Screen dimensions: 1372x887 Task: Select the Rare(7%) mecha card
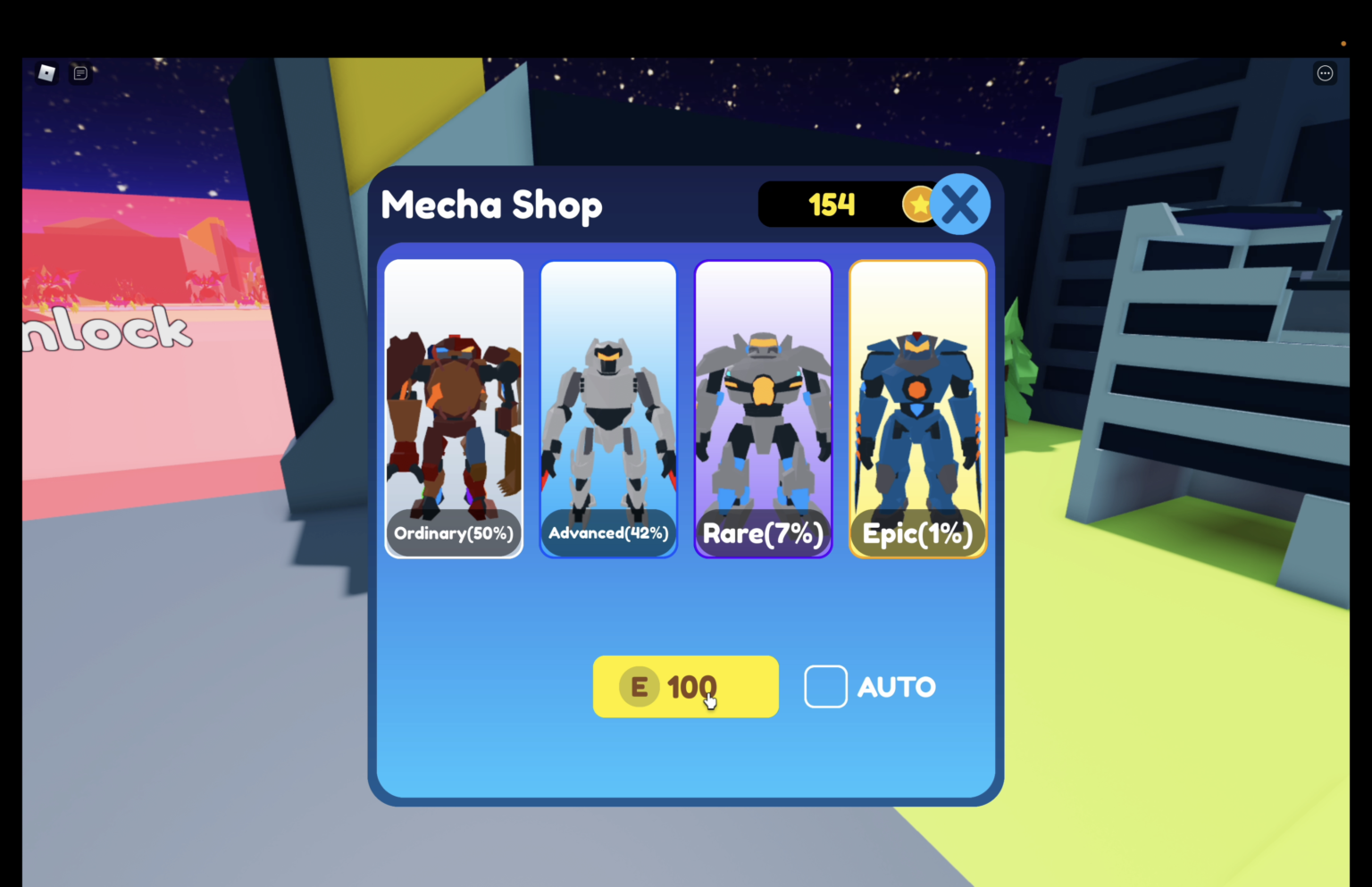point(763,408)
